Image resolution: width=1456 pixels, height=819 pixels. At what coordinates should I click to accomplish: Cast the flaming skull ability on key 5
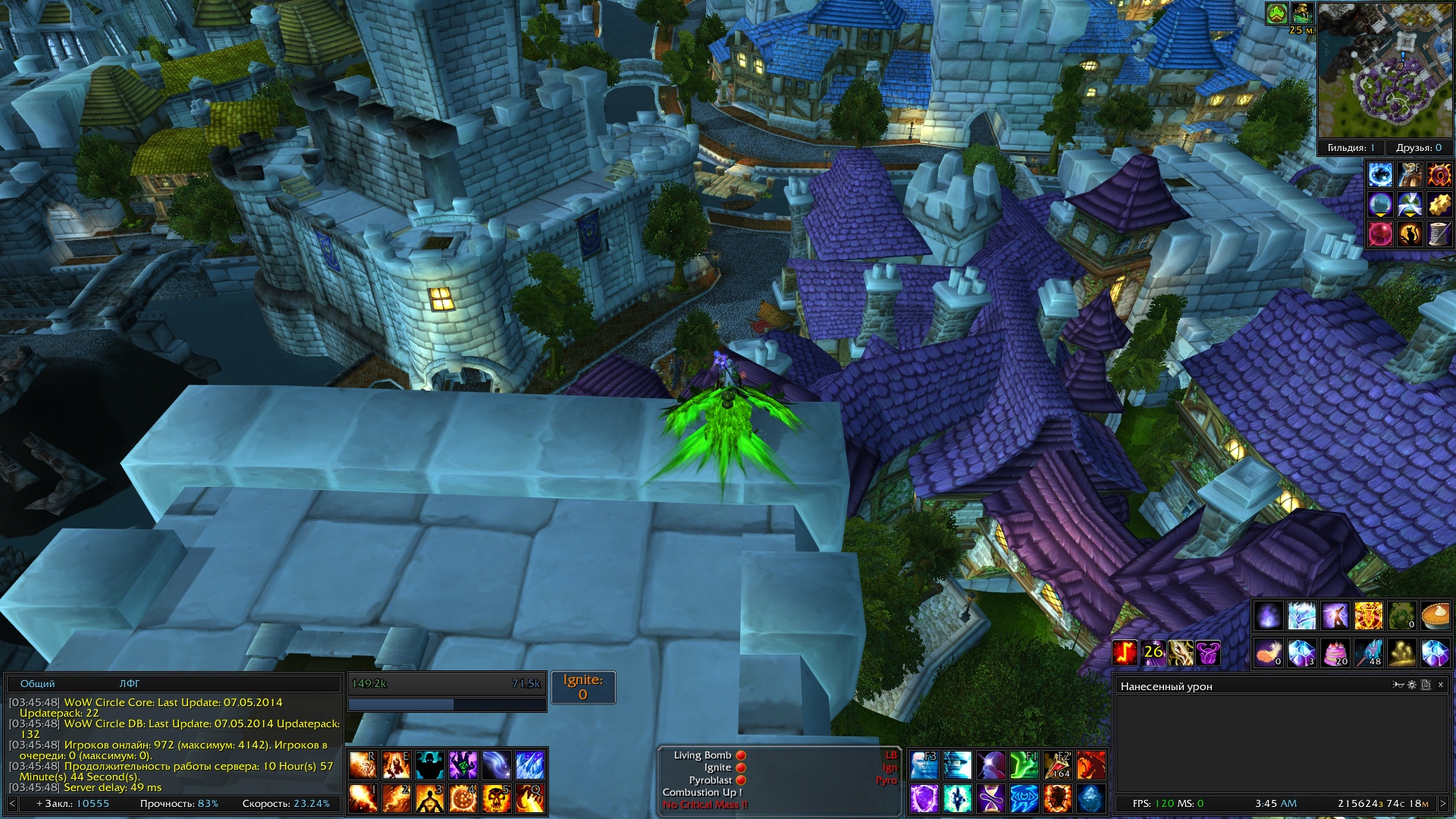(x=497, y=799)
